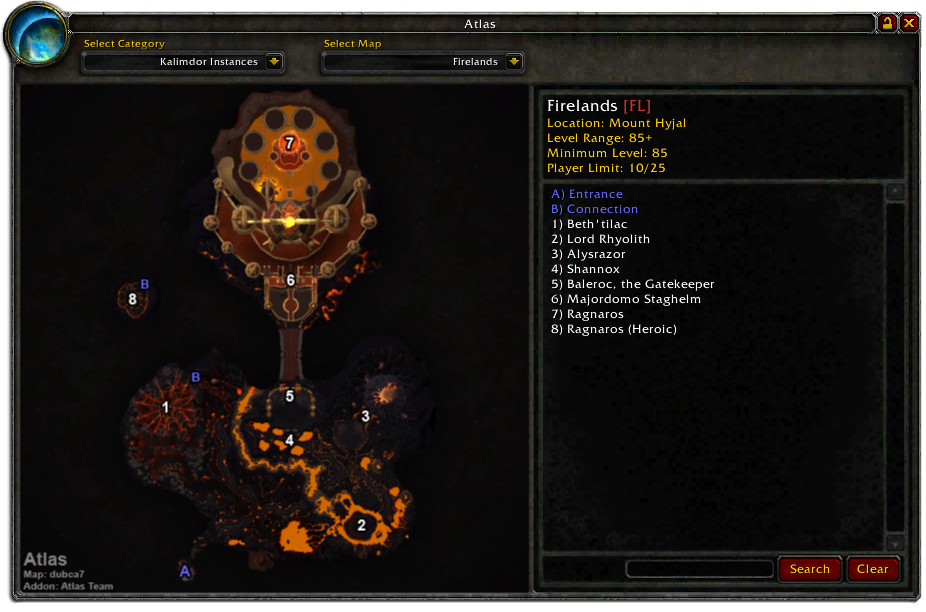Select the Entrance entry in the list

coord(587,194)
